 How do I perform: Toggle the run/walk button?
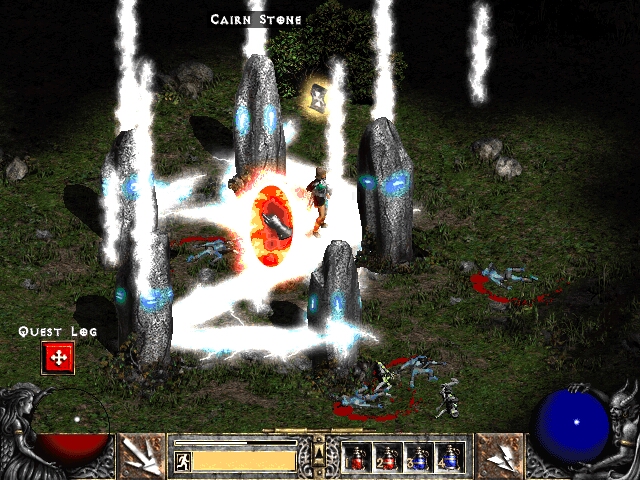tap(182, 461)
